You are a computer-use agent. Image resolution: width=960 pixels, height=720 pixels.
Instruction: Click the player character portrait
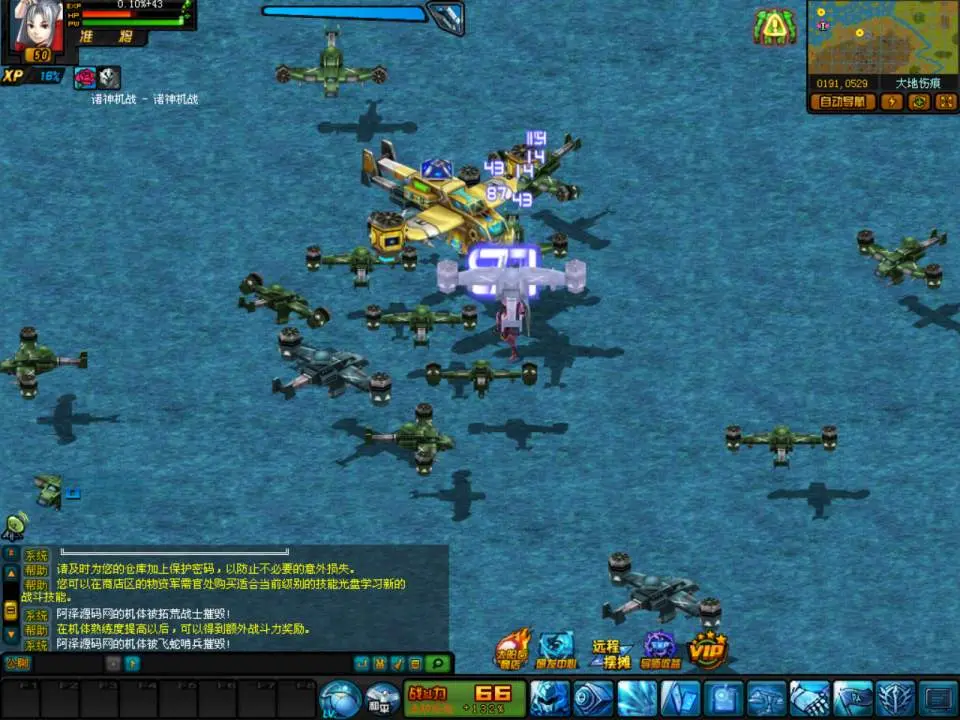point(38,27)
